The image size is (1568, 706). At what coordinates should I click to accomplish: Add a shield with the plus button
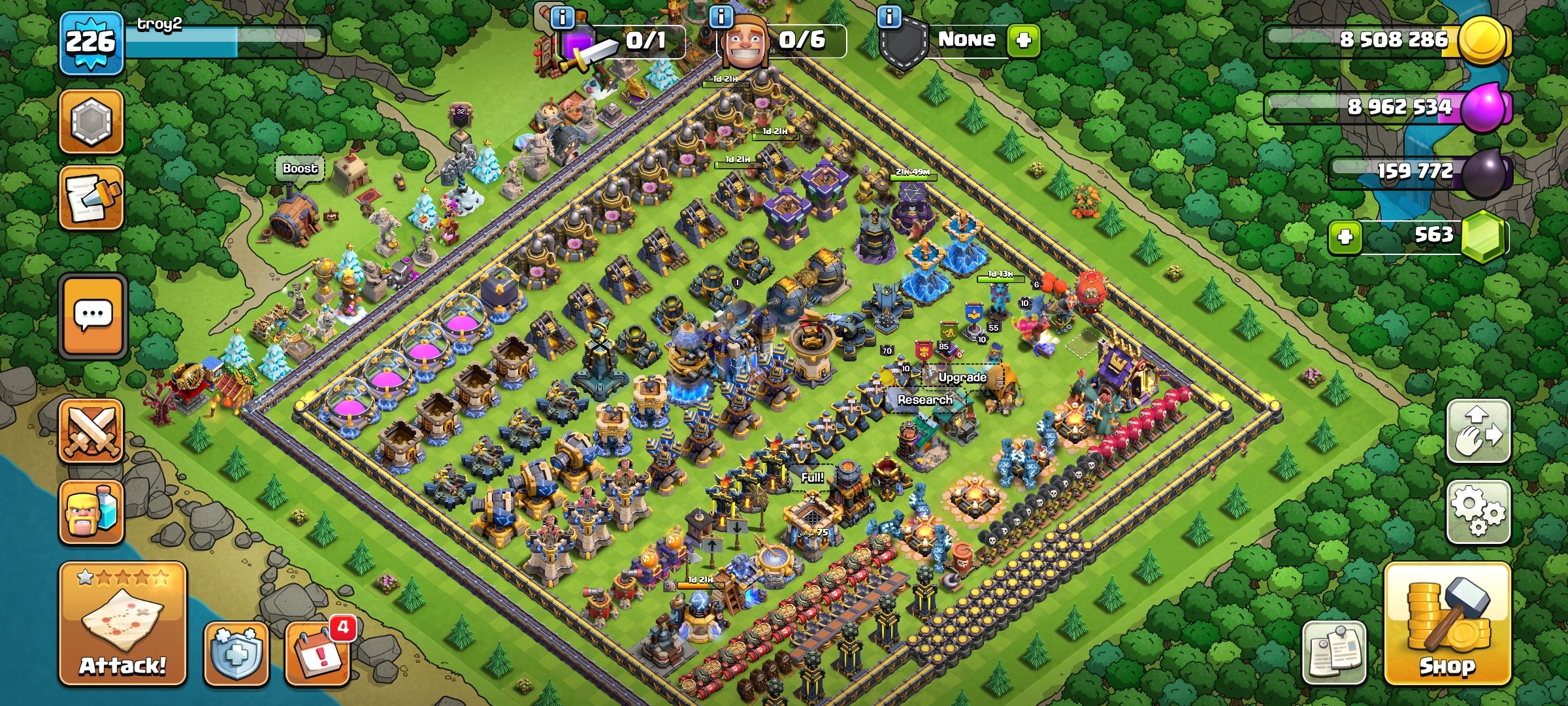1023,40
